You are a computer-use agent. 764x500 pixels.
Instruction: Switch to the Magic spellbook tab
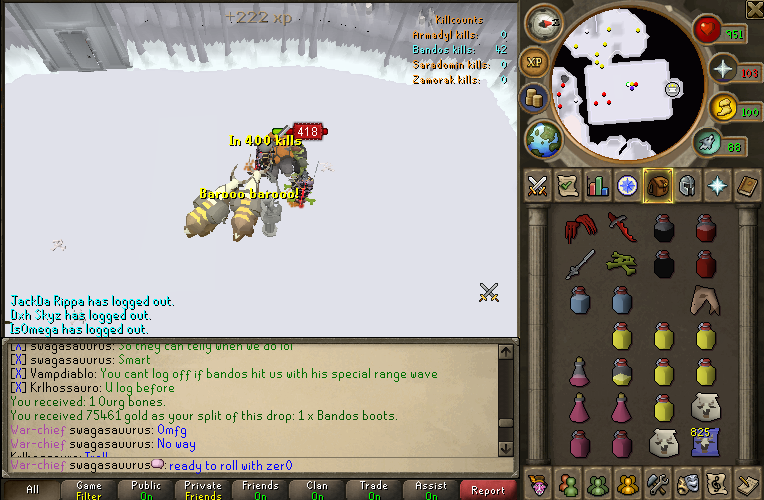[747, 185]
